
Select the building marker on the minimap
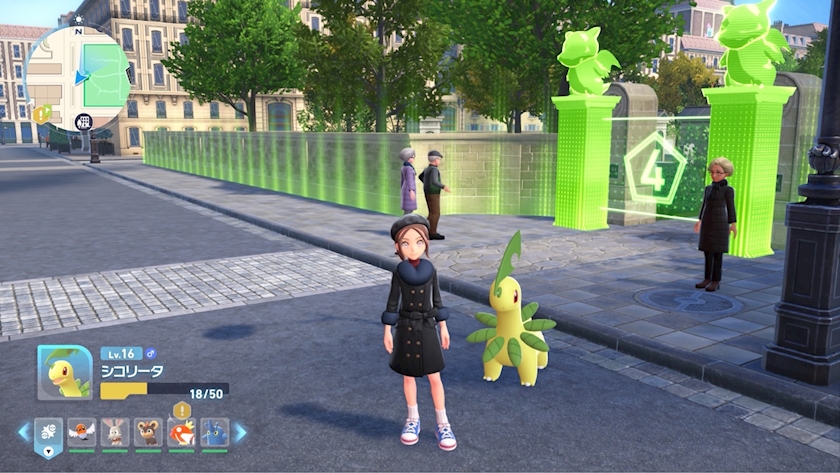[x=83, y=122]
